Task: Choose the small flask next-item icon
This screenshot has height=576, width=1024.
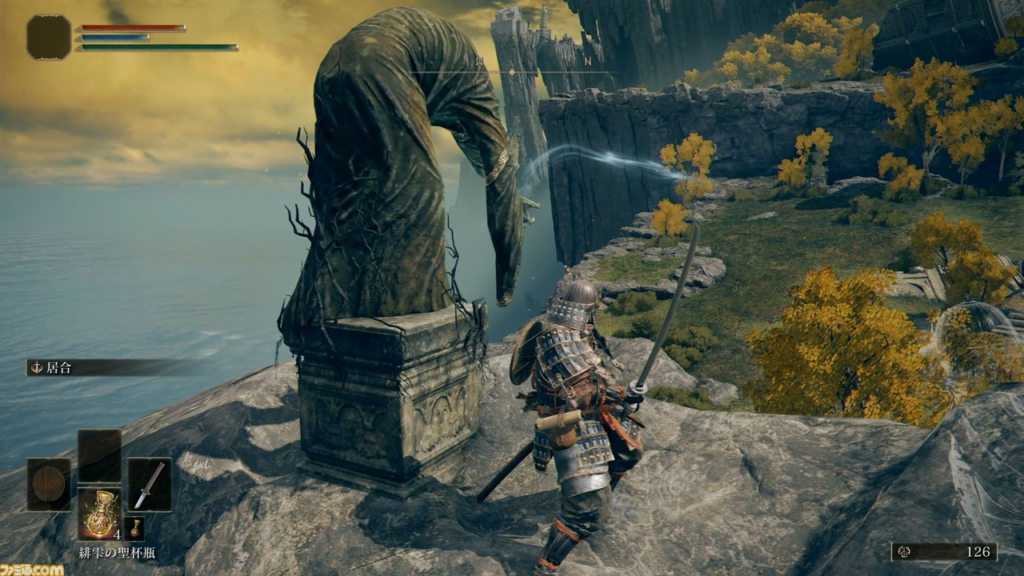Action: (x=134, y=528)
